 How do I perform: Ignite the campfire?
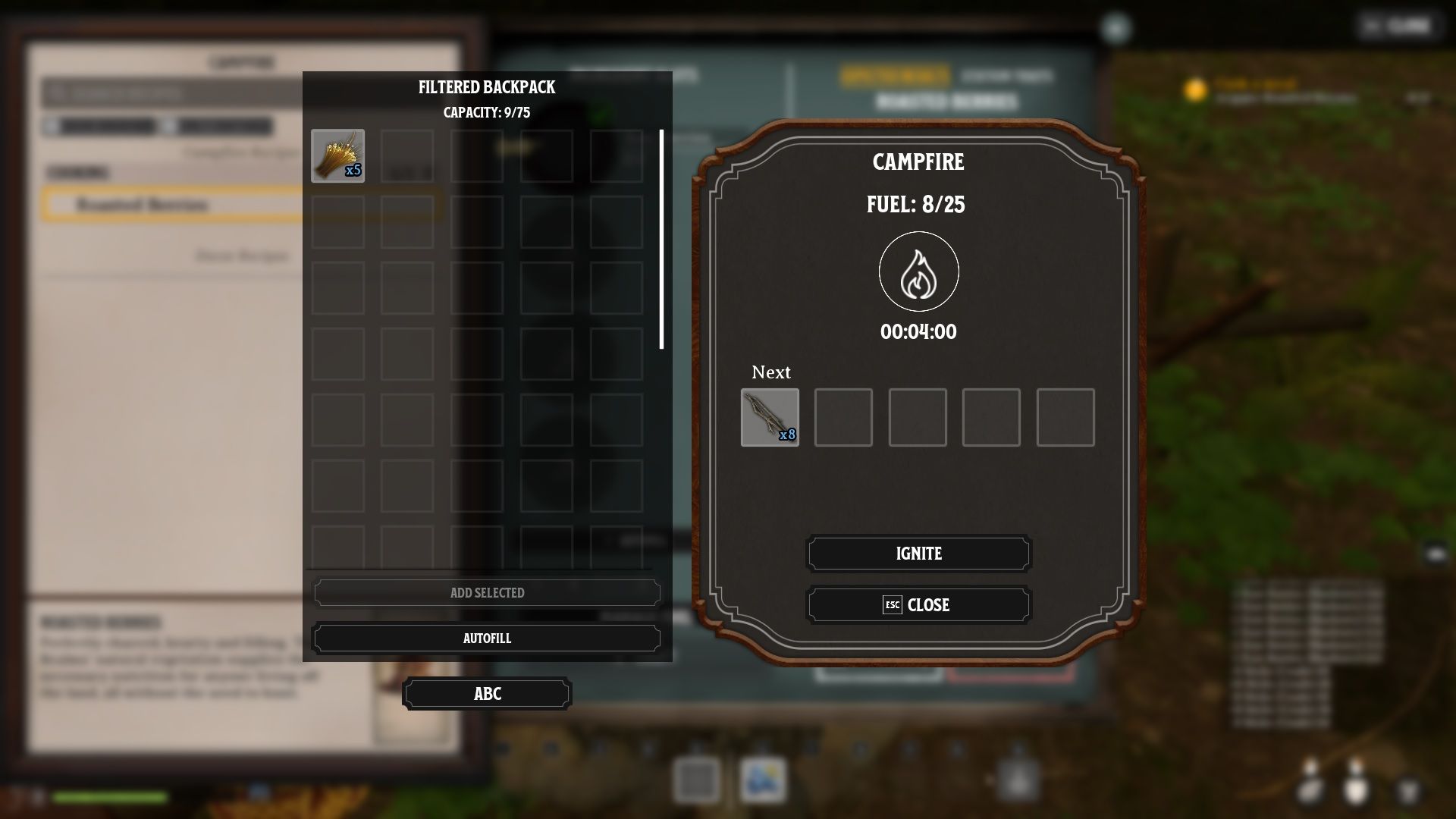click(918, 554)
